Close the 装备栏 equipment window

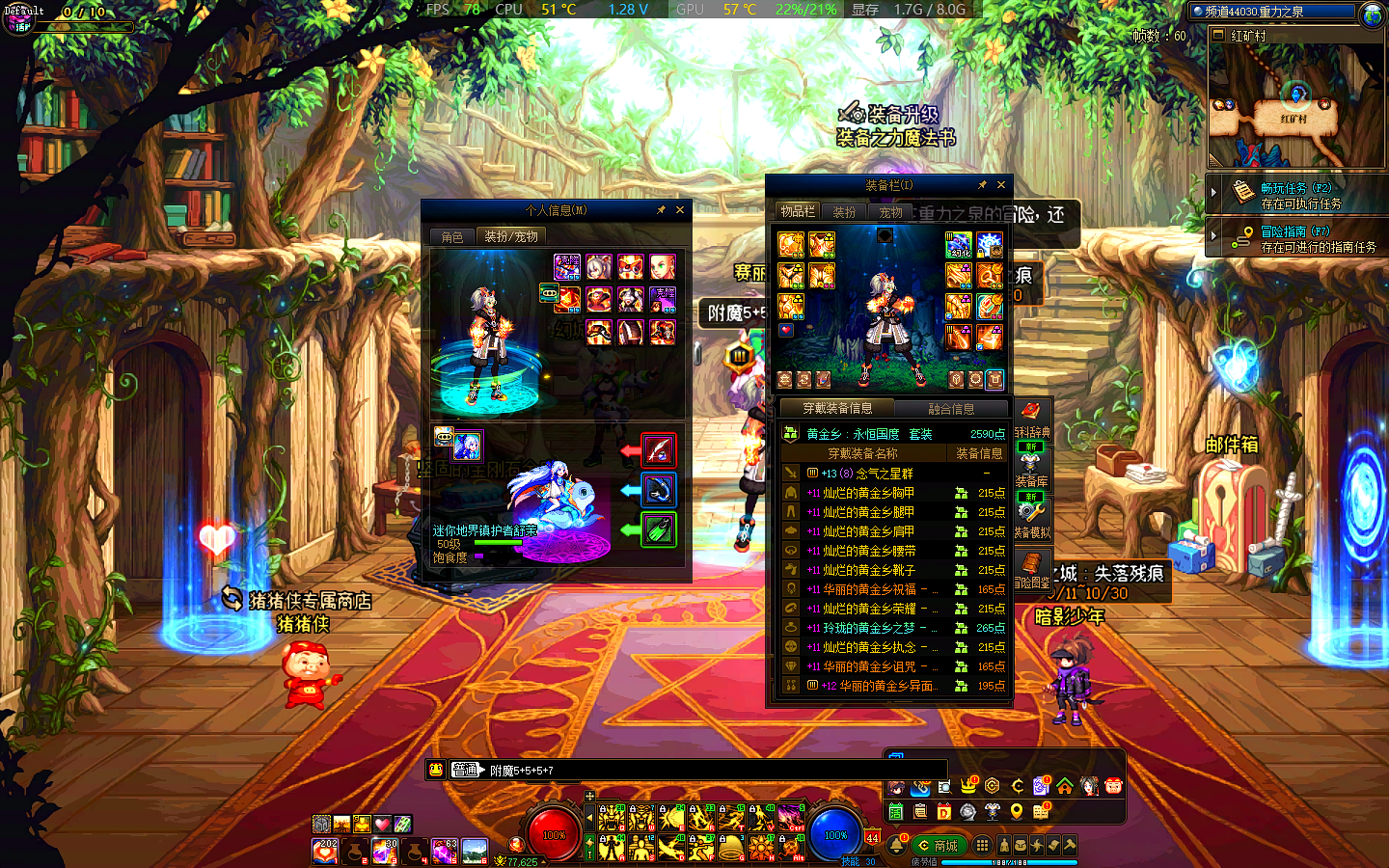[1001, 185]
